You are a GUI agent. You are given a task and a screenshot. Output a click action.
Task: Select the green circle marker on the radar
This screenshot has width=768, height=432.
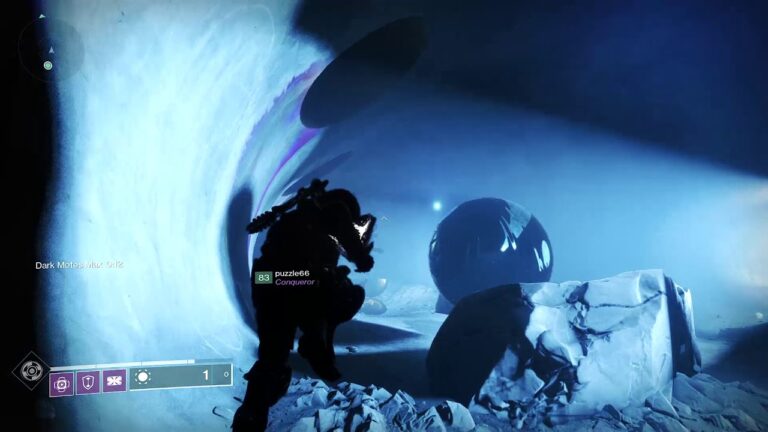coord(47,66)
